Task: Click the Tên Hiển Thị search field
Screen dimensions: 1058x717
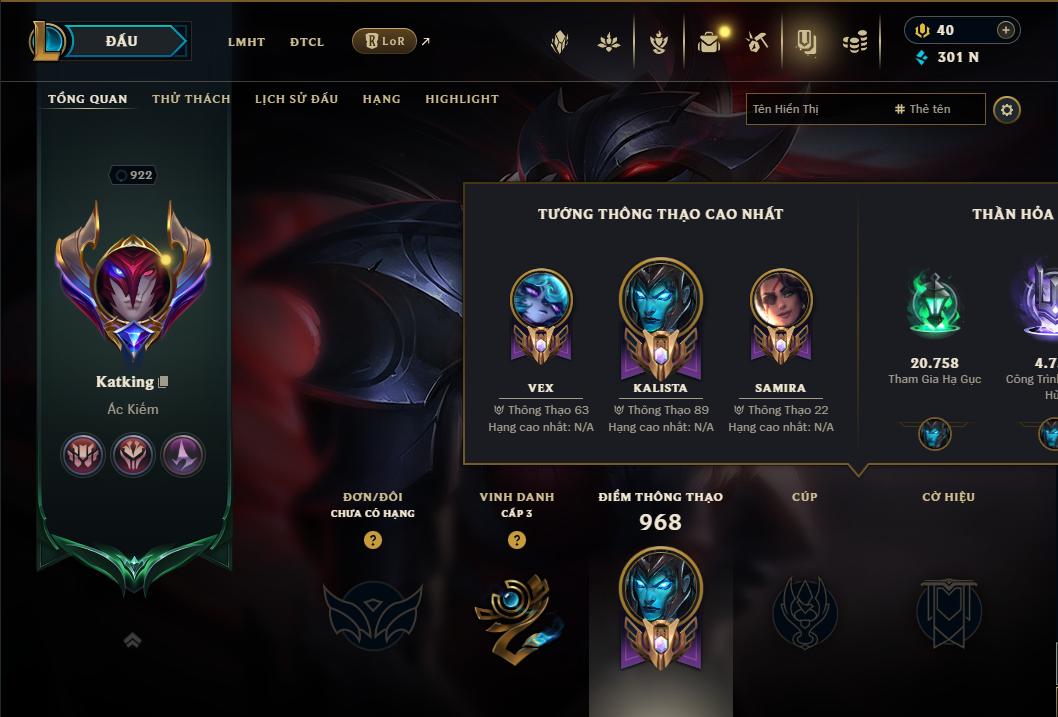Action: tap(815, 109)
